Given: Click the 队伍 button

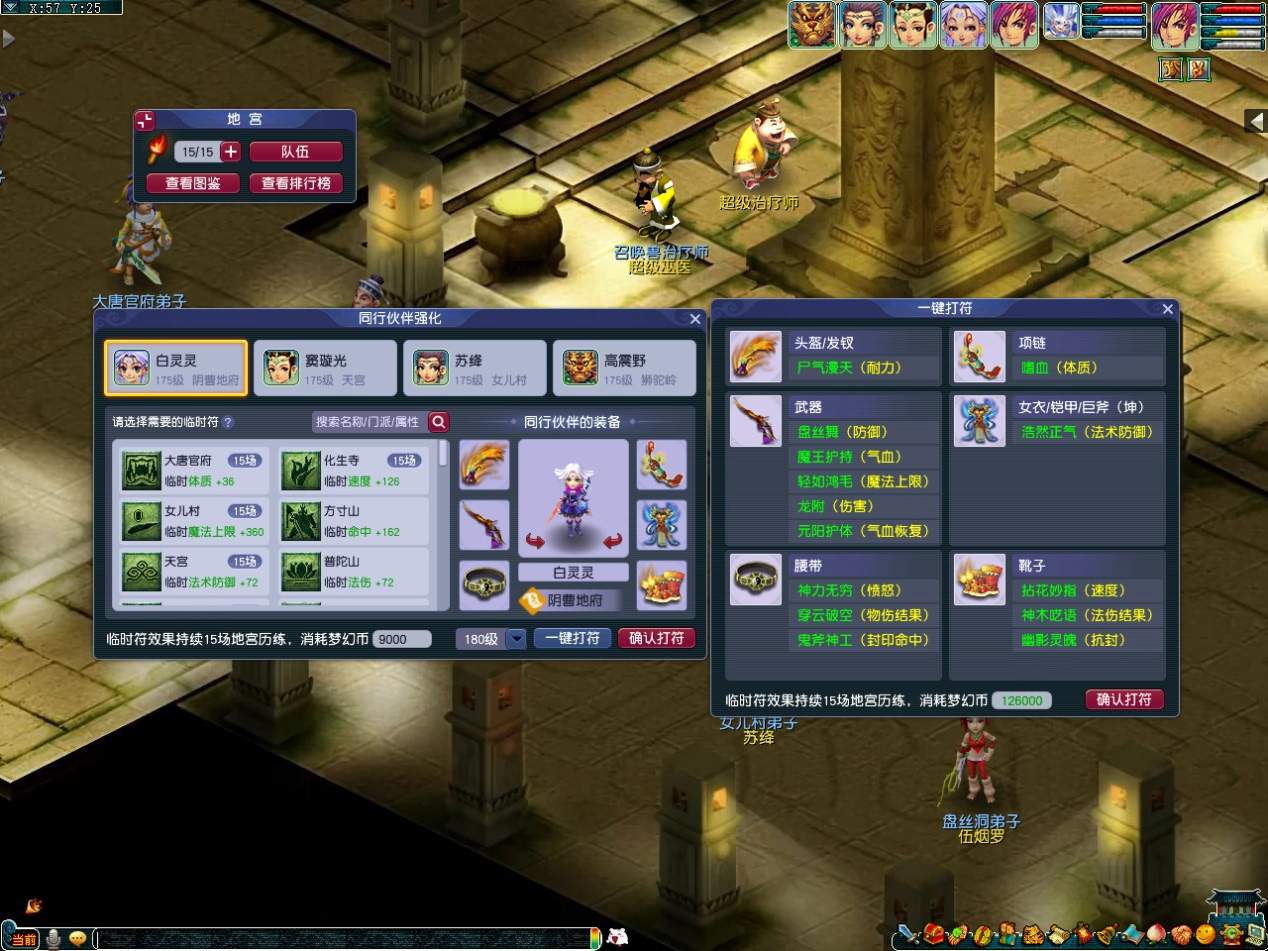Looking at the screenshot, I should click(295, 152).
